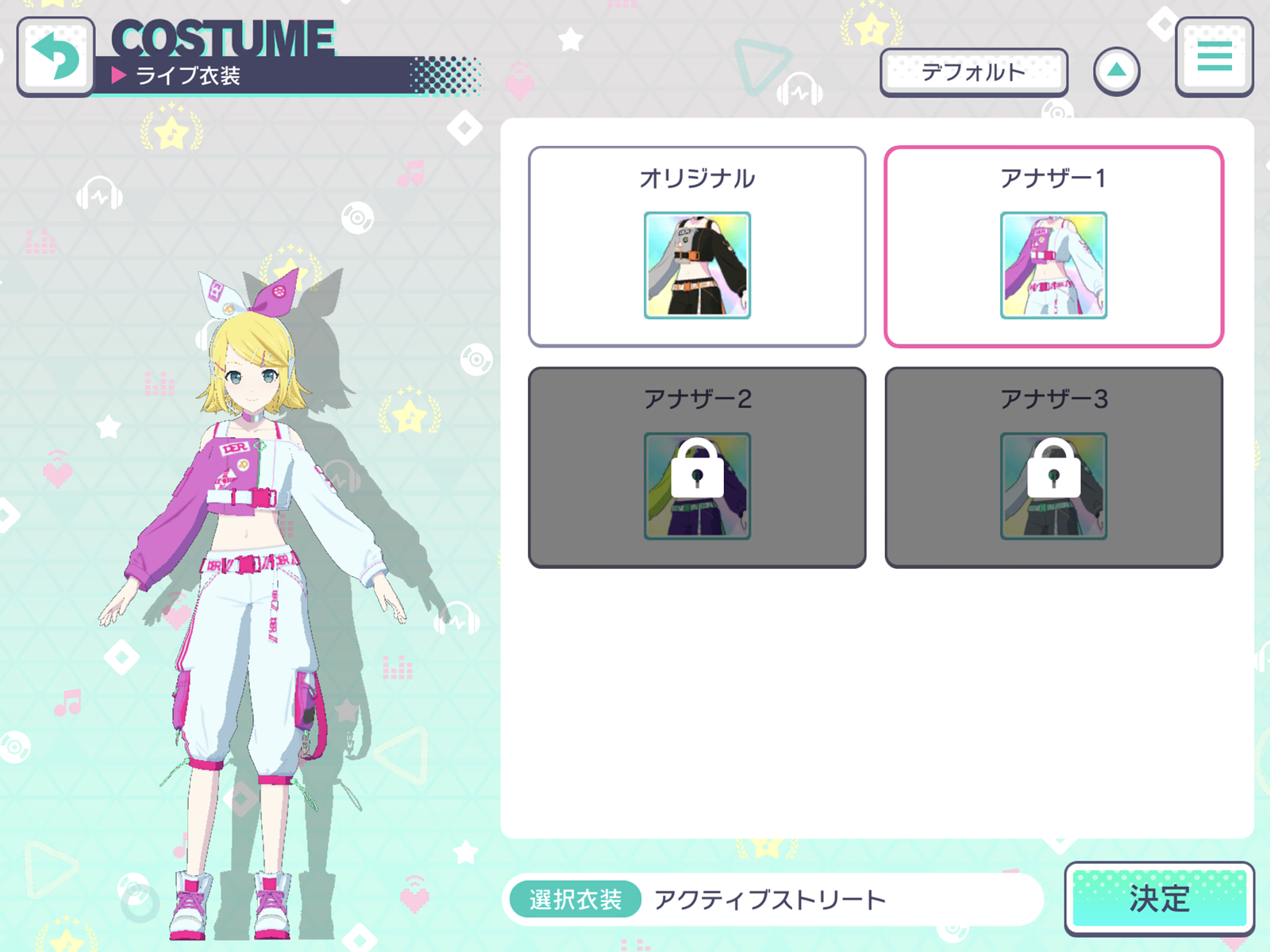Click the pink 選択衣装 label pill

tap(574, 899)
